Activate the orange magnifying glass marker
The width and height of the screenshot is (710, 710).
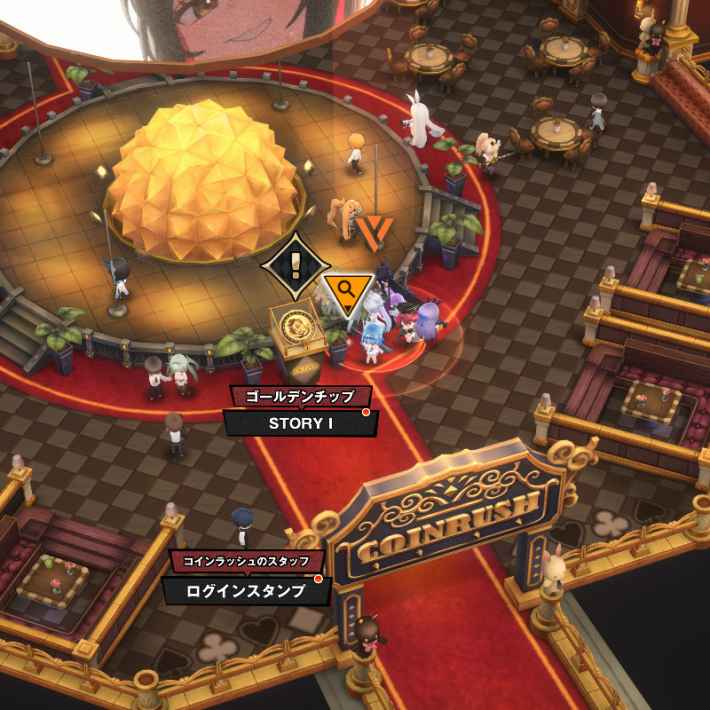point(347,292)
